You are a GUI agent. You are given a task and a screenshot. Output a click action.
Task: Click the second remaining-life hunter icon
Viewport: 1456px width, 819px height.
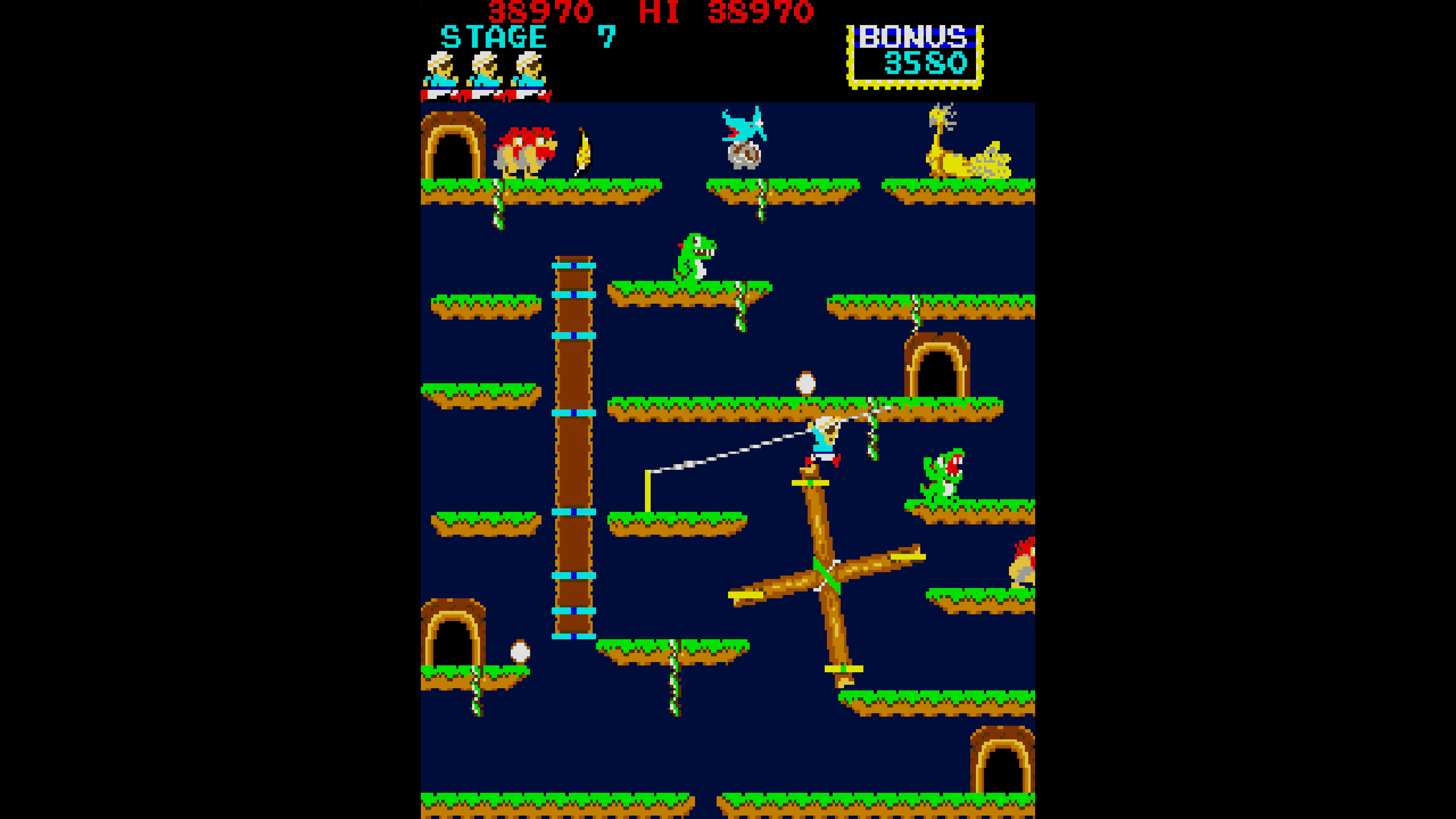[x=485, y=71]
